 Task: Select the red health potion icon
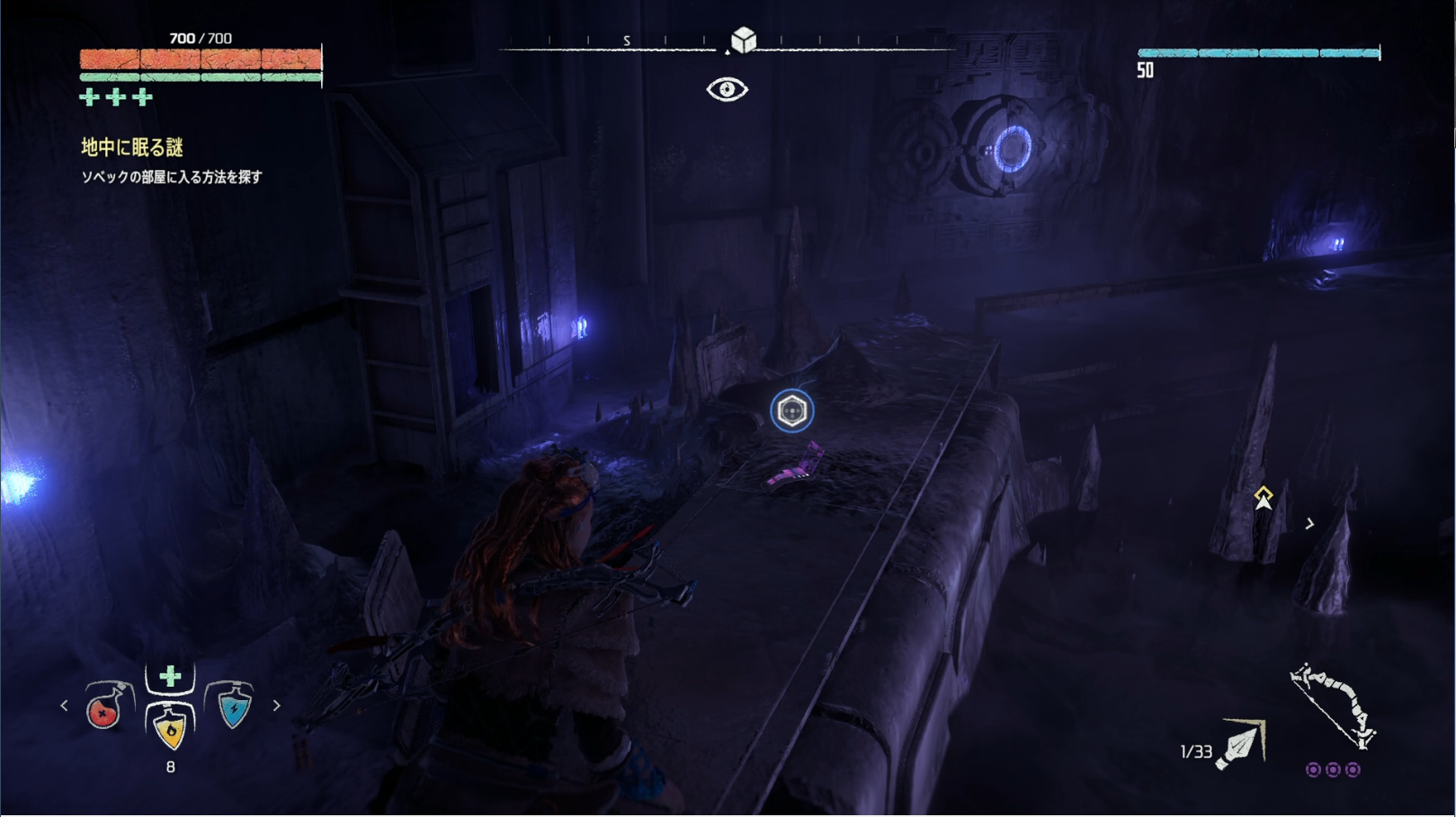pyautogui.click(x=106, y=707)
